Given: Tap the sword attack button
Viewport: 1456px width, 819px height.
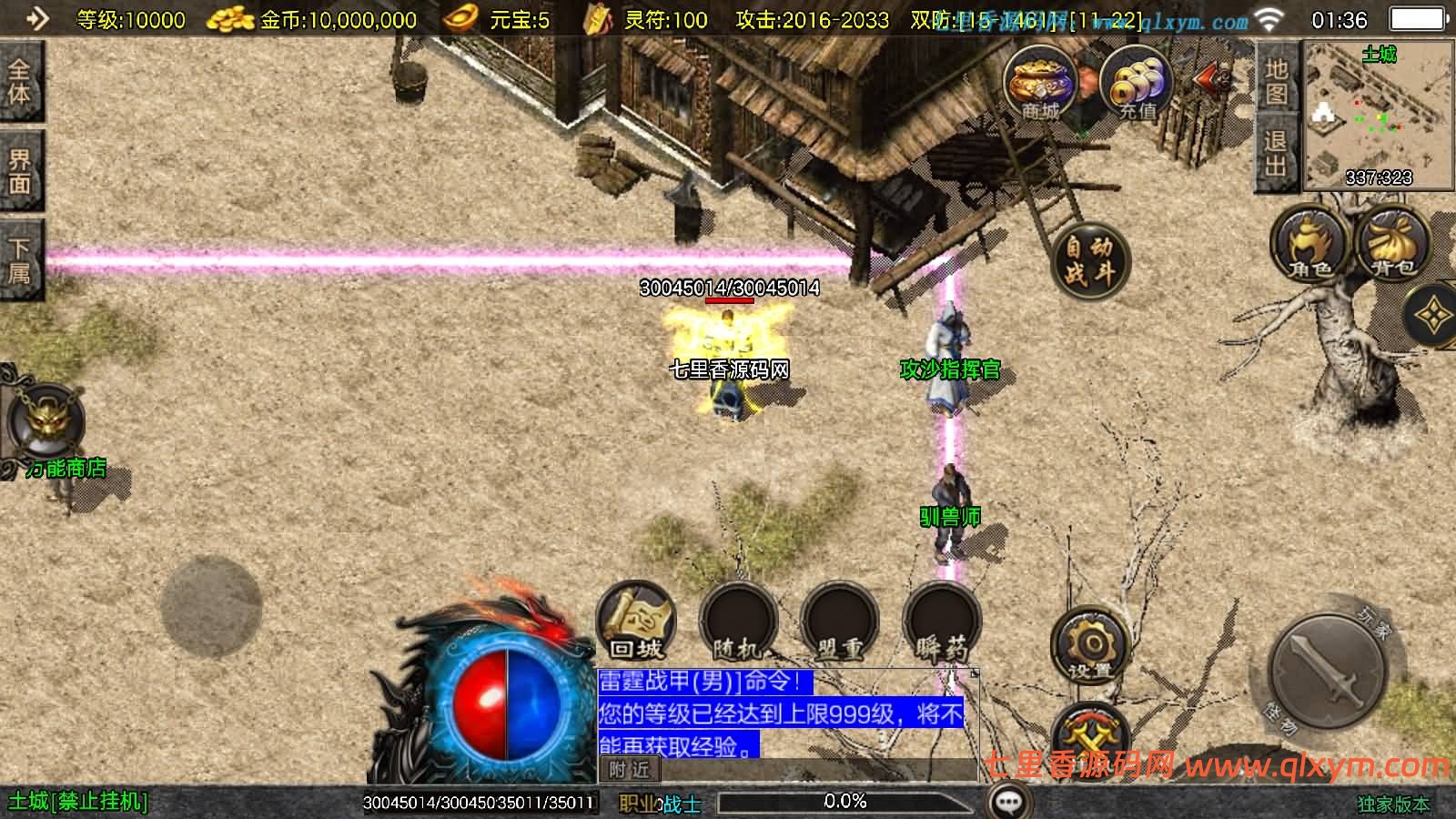Looking at the screenshot, I should 1329,669.
